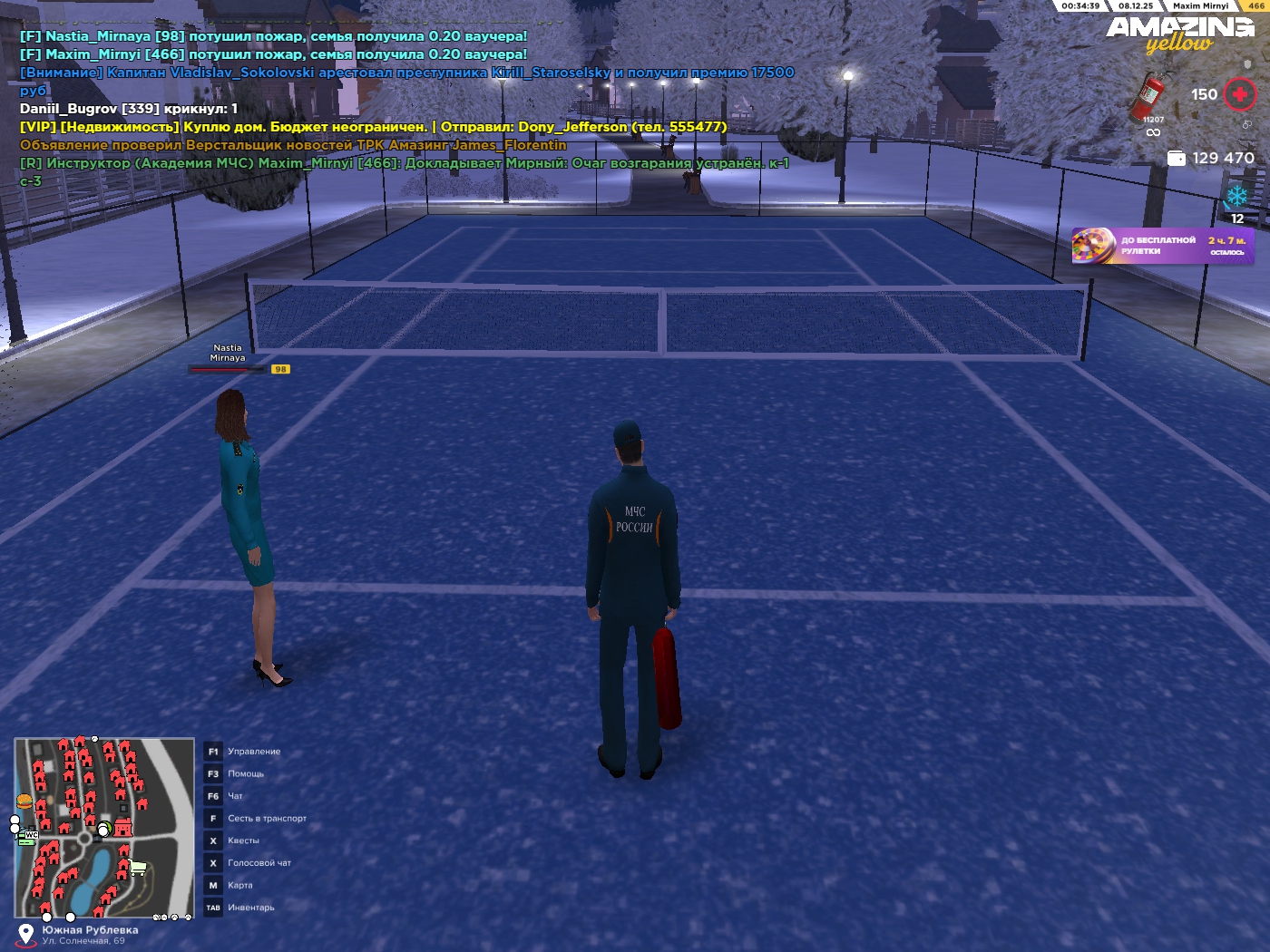Select the burger marker on the minimap
Viewport: 1270px width, 952px height.
(x=24, y=801)
